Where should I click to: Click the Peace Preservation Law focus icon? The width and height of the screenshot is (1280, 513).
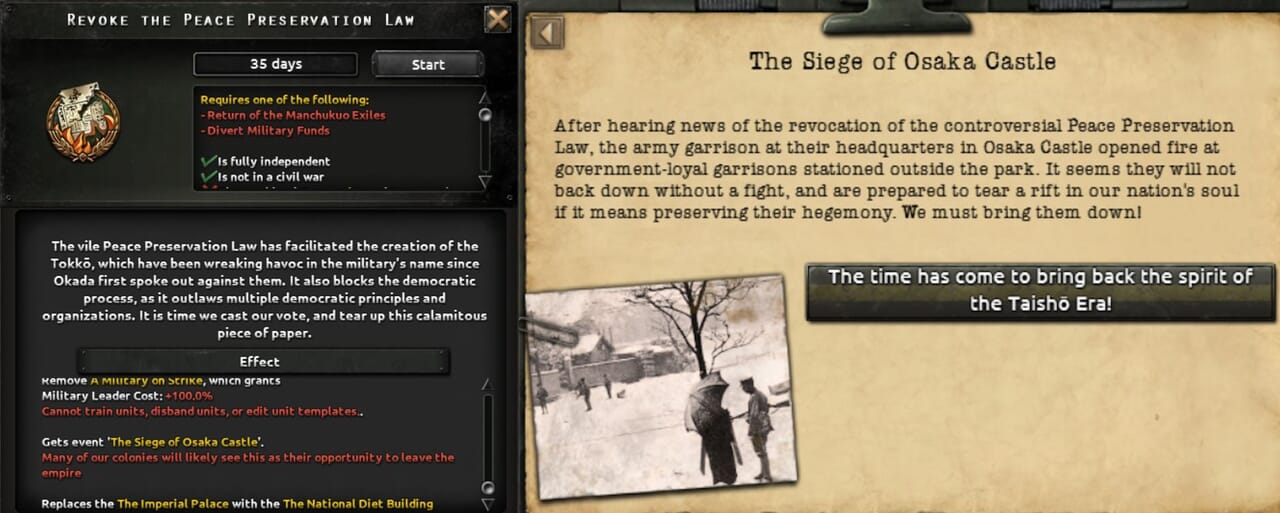pos(82,122)
